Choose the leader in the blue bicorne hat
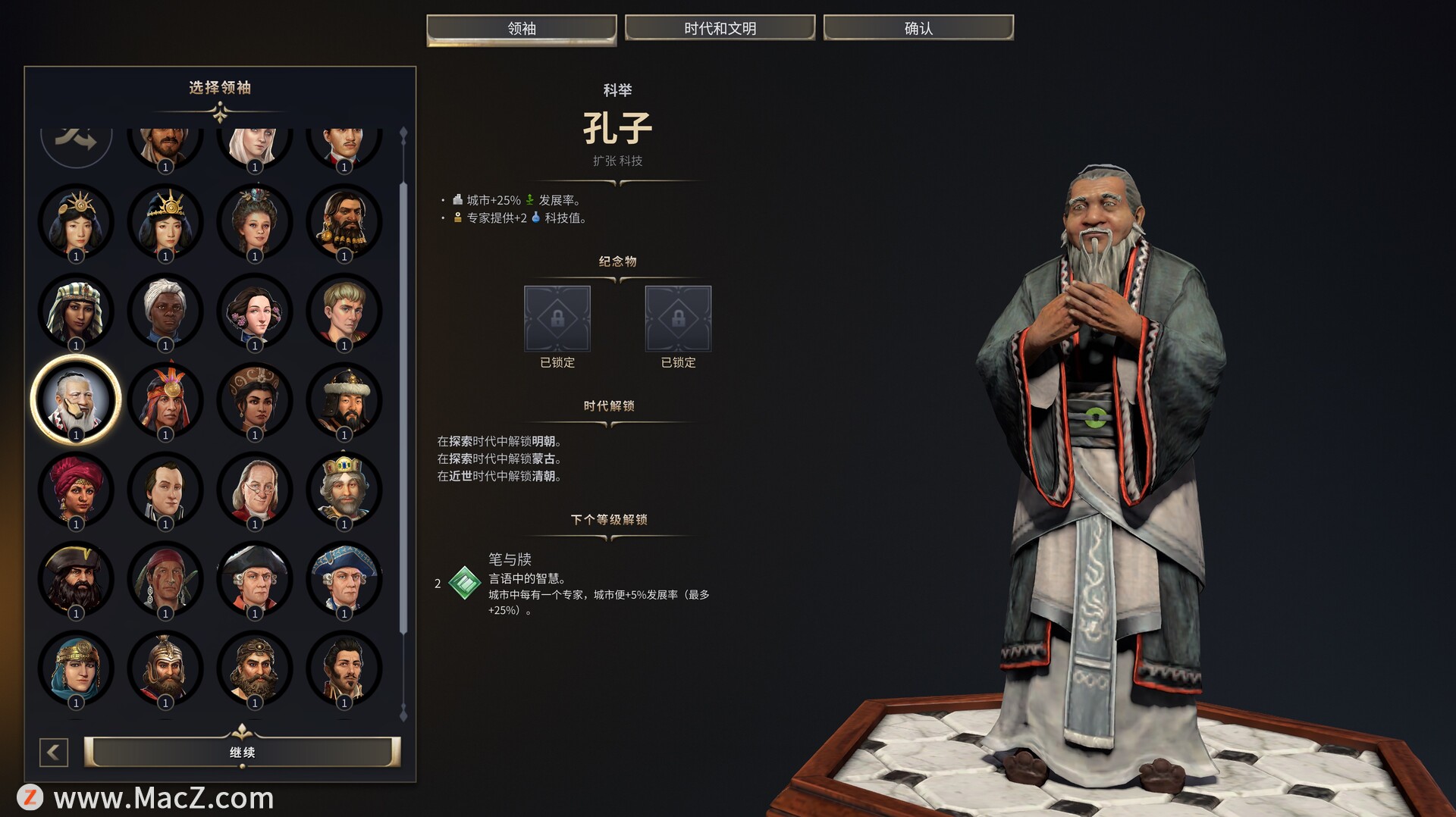 [344, 578]
